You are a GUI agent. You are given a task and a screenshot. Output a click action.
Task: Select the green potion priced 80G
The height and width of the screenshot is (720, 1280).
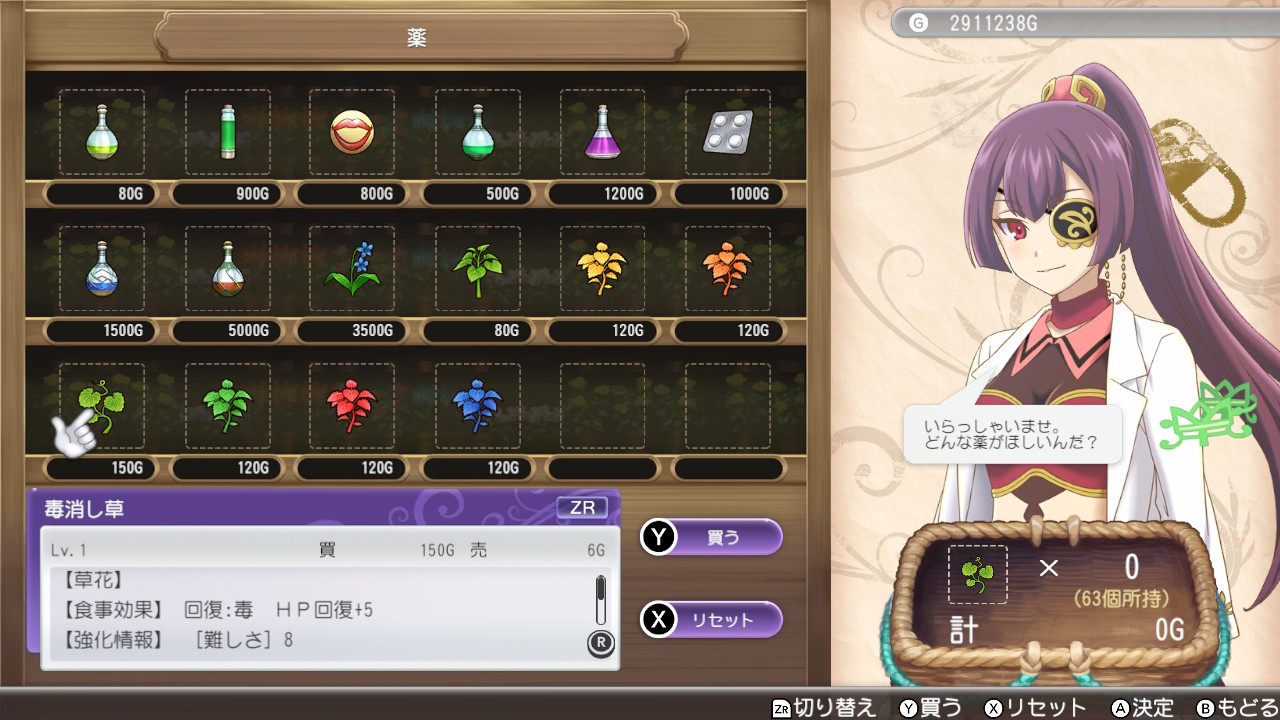(x=100, y=133)
